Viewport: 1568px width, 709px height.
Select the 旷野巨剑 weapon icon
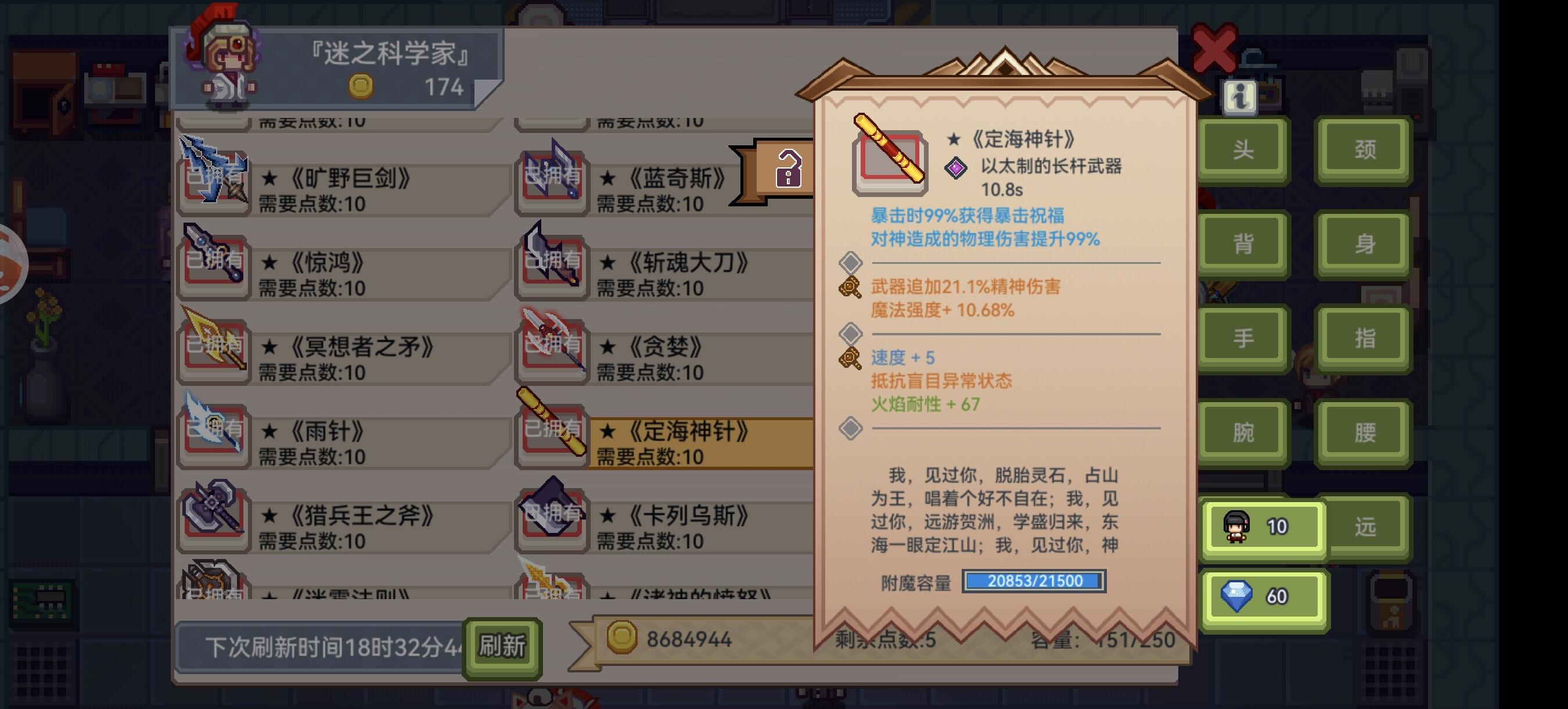214,178
